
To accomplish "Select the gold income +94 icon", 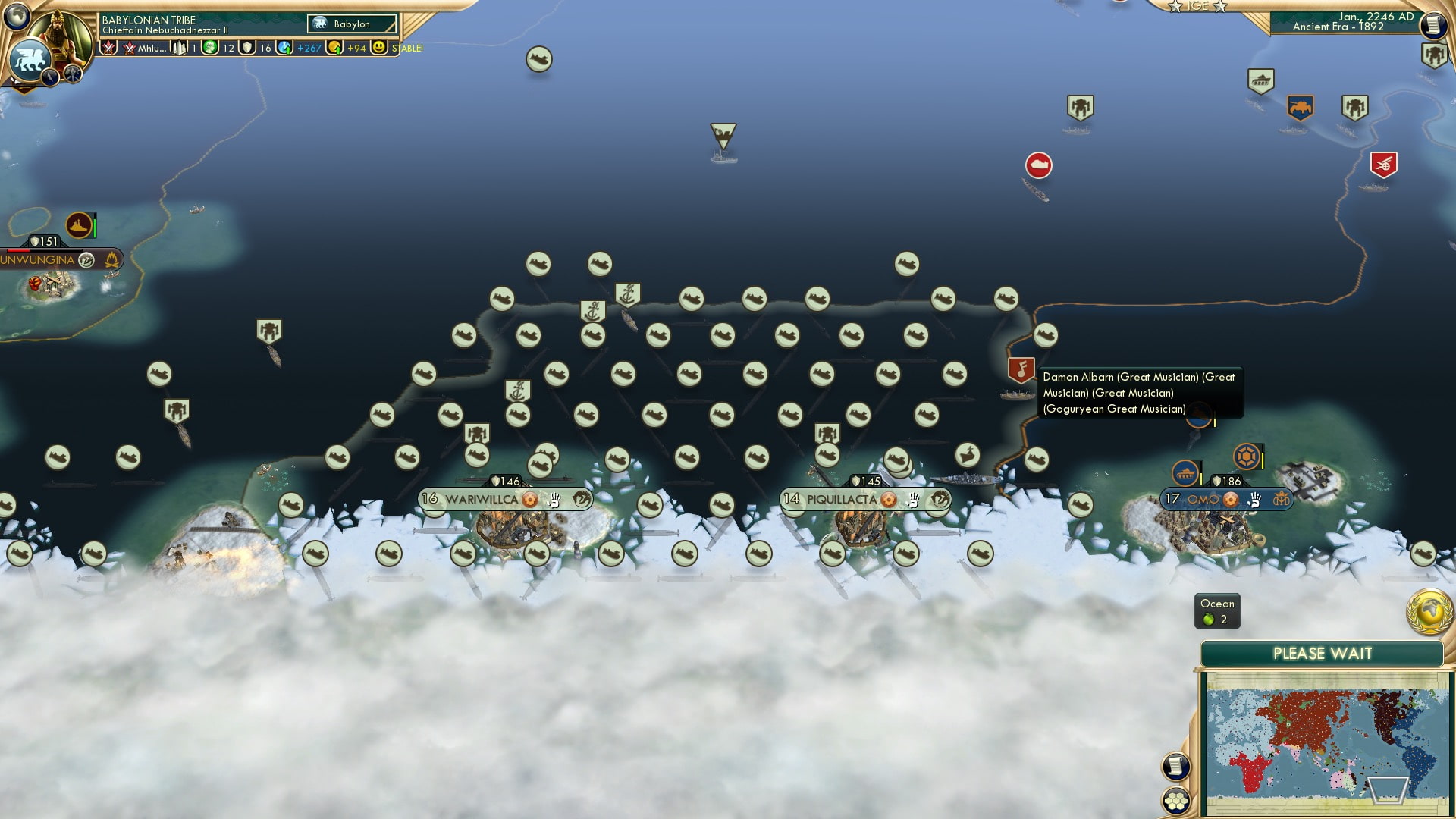I will click(x=336, y=47).
